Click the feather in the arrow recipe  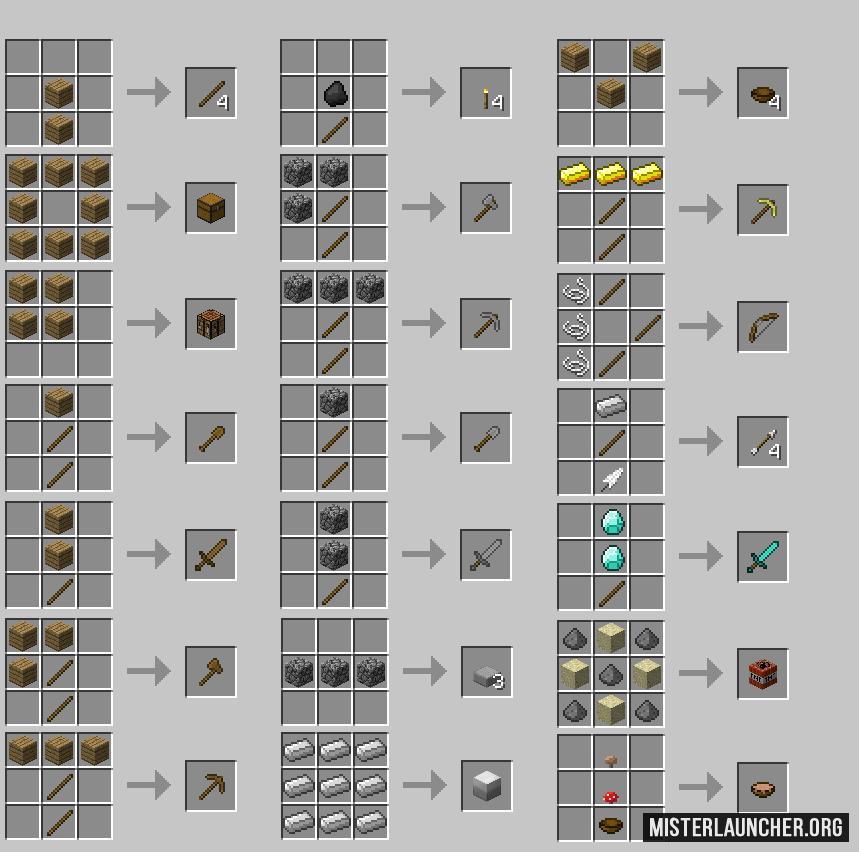611,478
